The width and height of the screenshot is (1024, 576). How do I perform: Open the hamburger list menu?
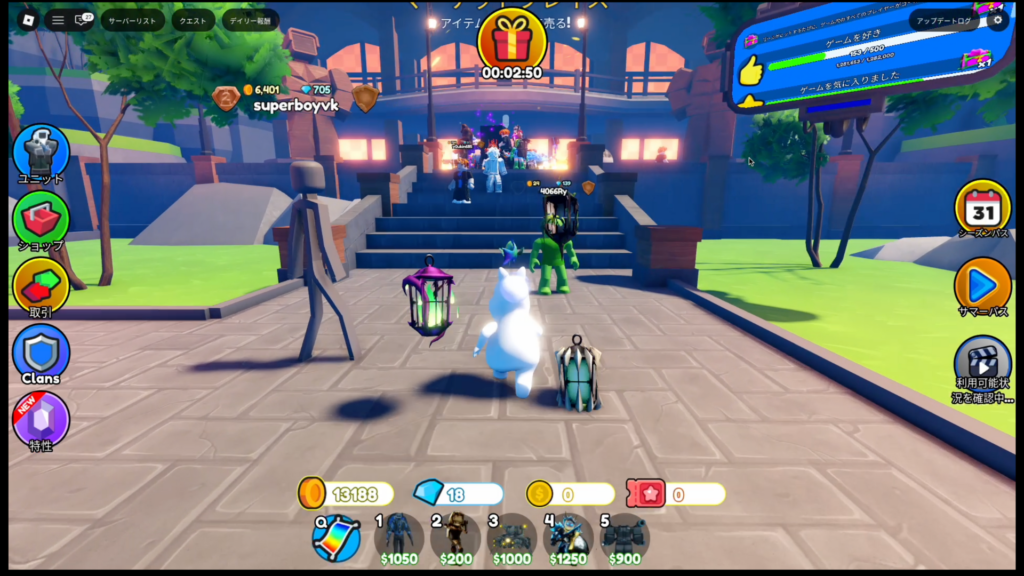pos(58,20)
